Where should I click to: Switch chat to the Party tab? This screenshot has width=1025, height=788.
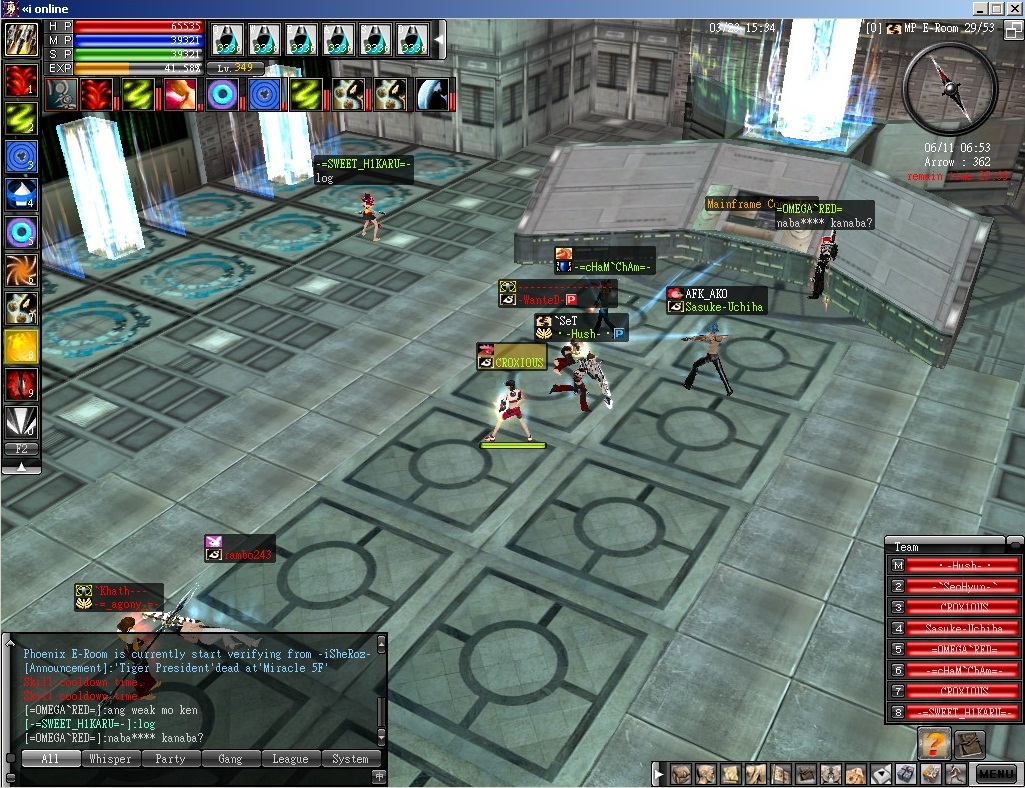[170, 759]
